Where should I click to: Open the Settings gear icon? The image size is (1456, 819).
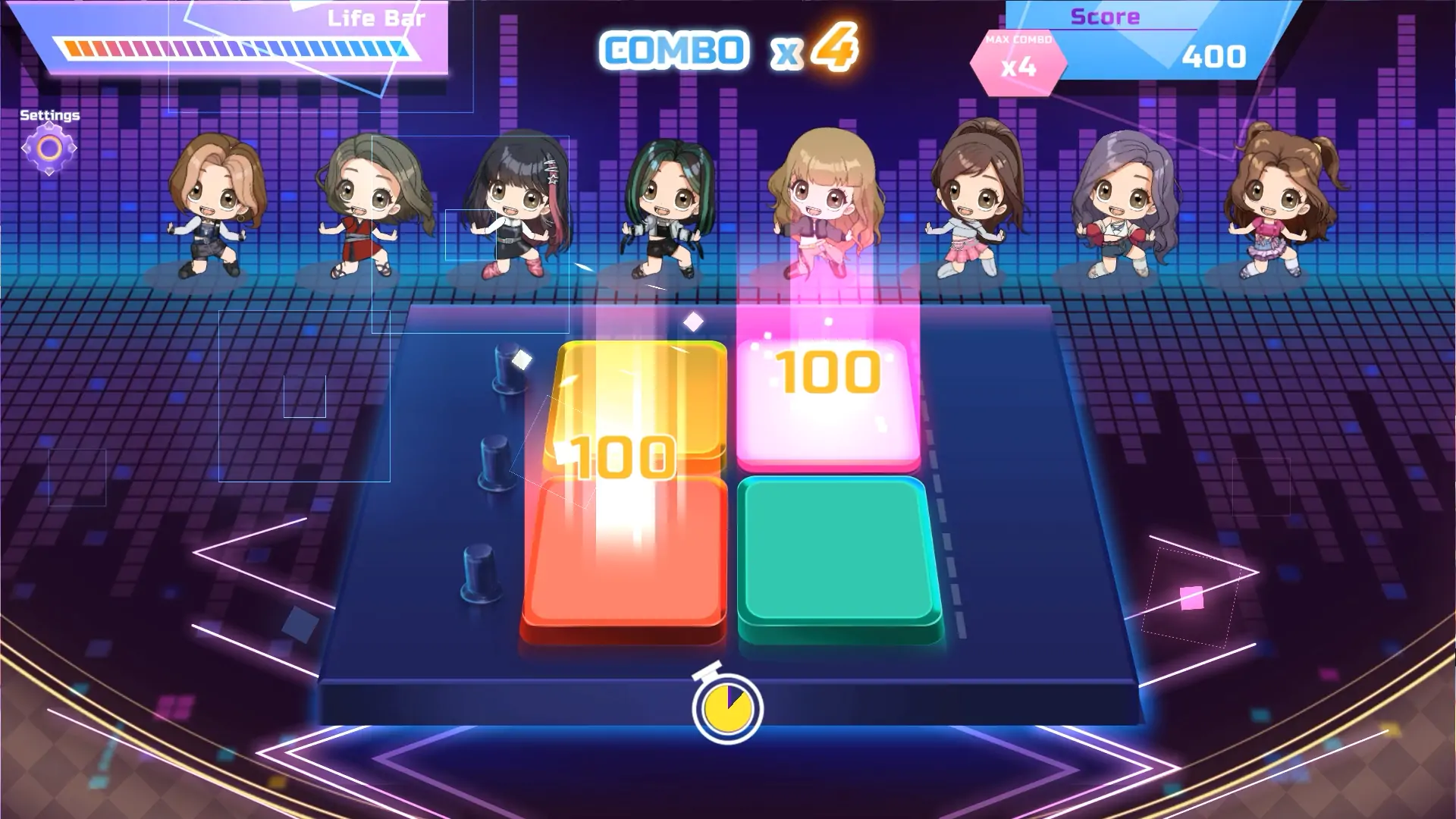click(x=49, y=149)
